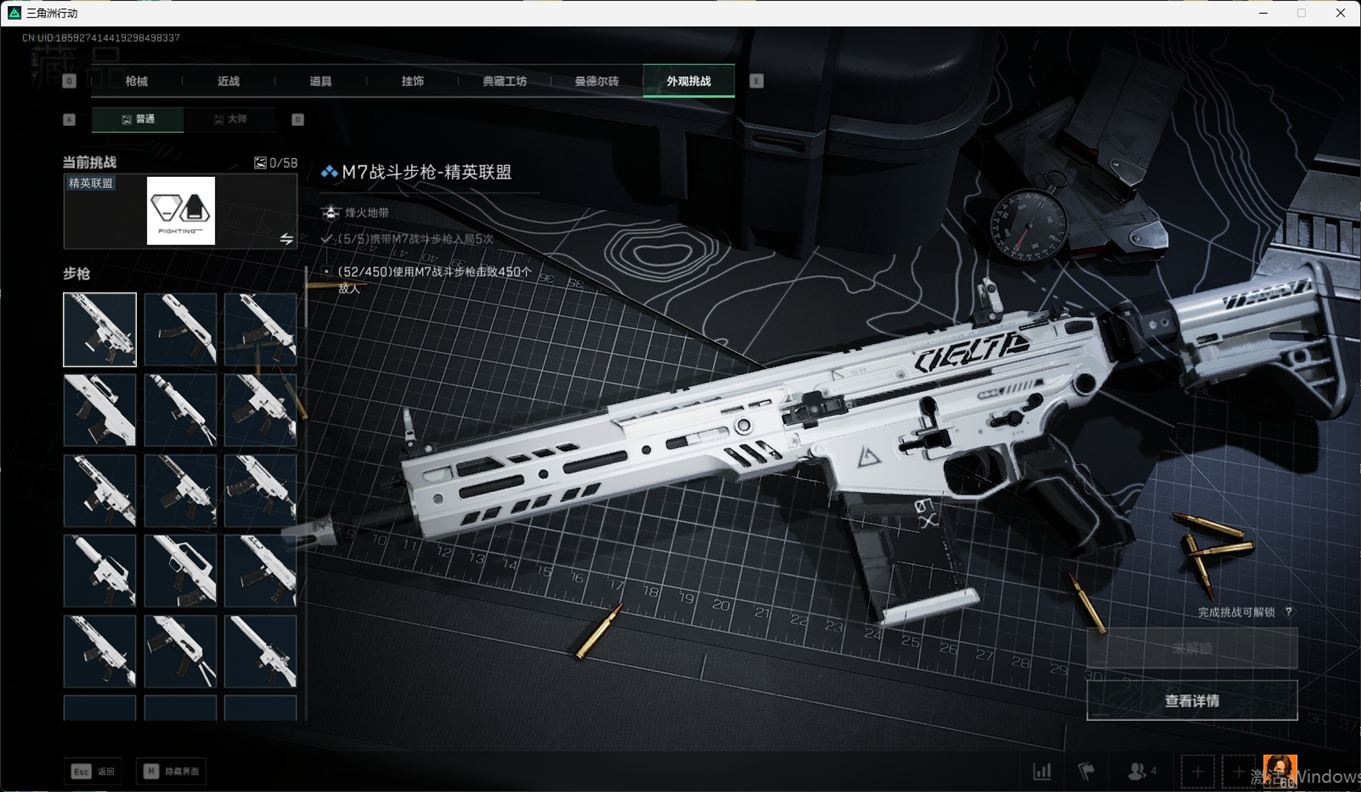Open 查看详情 to view details
The image size is (1361, 792).
(1192, 701)
